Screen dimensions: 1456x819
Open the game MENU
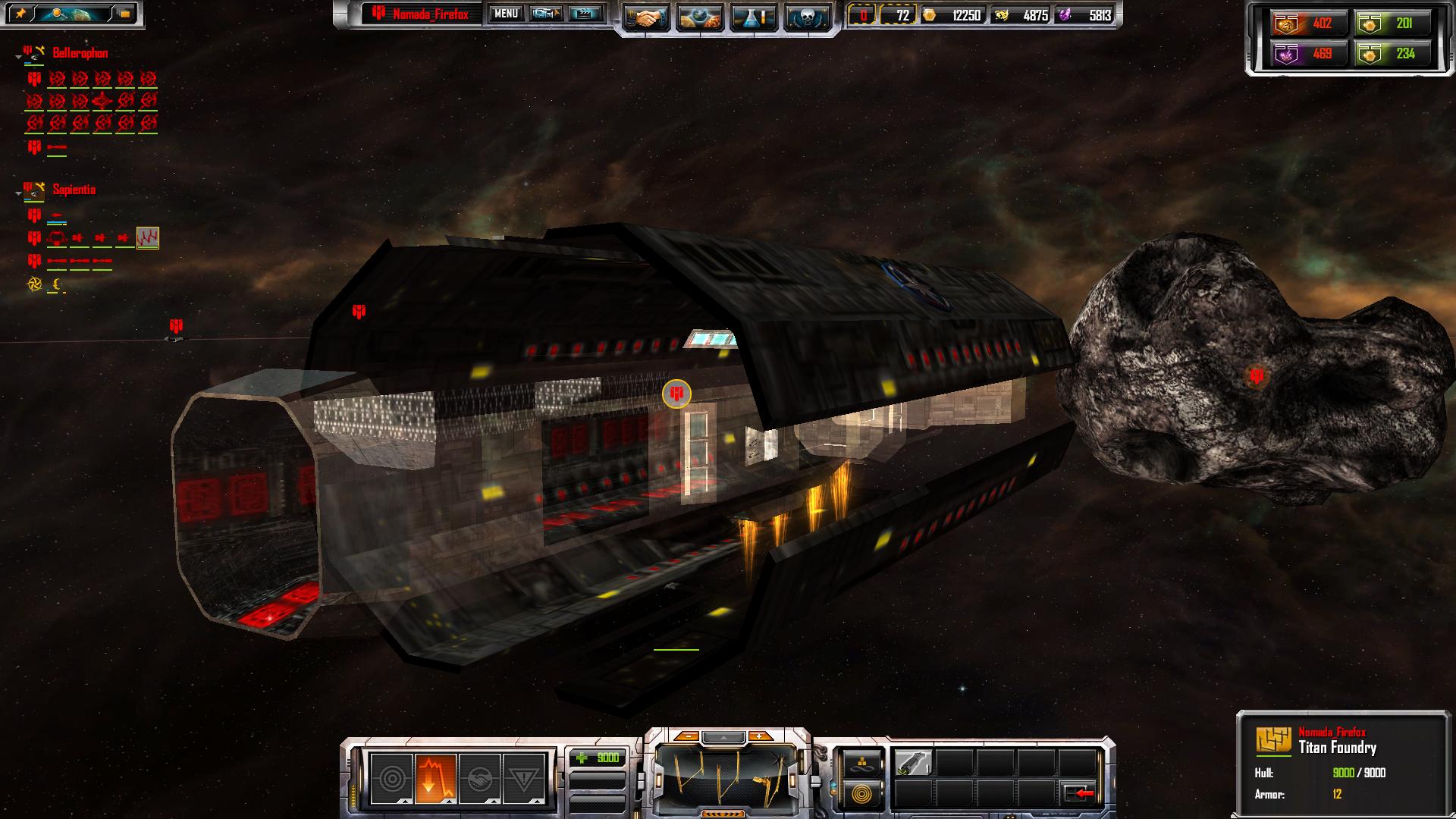point(506,14)
